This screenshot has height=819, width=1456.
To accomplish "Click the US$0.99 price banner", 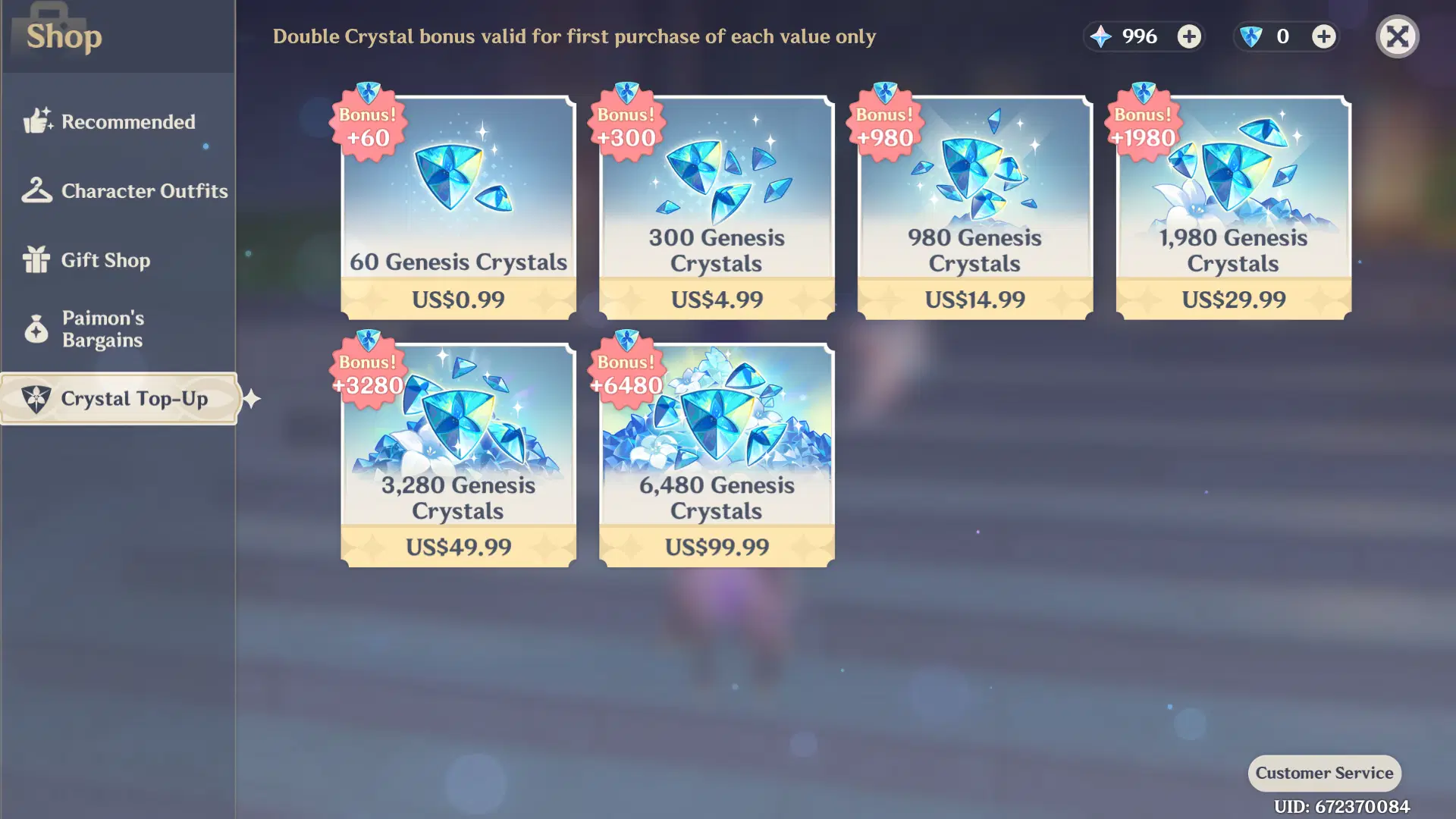I will coord(458,300).
